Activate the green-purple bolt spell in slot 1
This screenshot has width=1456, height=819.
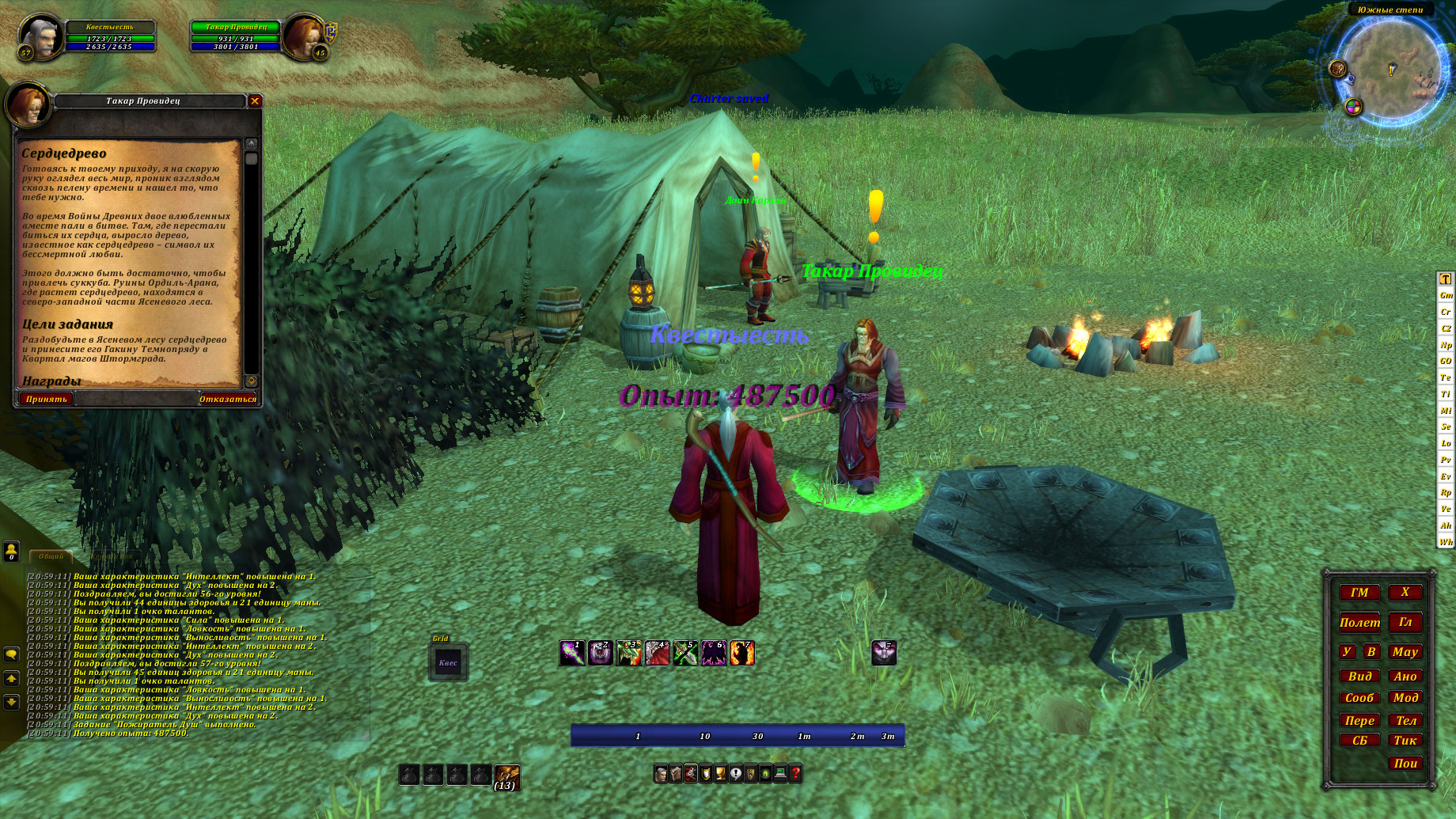[572, 653]
